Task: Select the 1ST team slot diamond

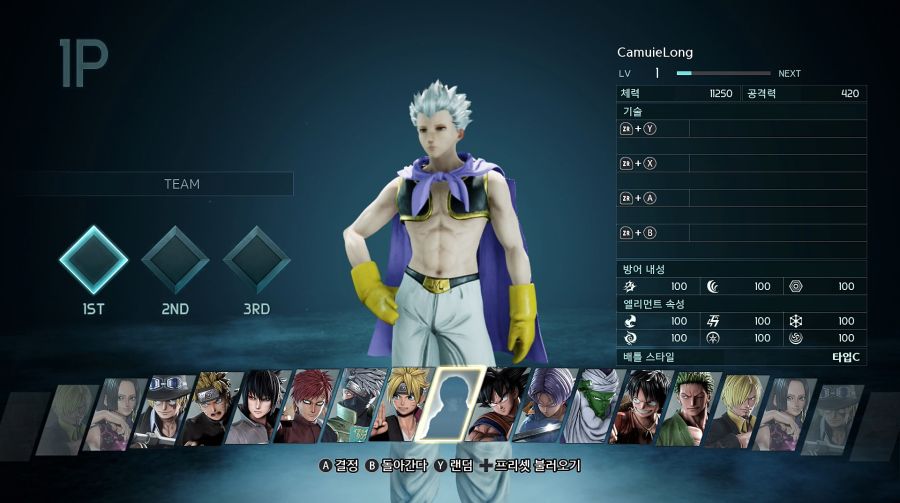Action: pyautogui.click(x=93, y=259)
